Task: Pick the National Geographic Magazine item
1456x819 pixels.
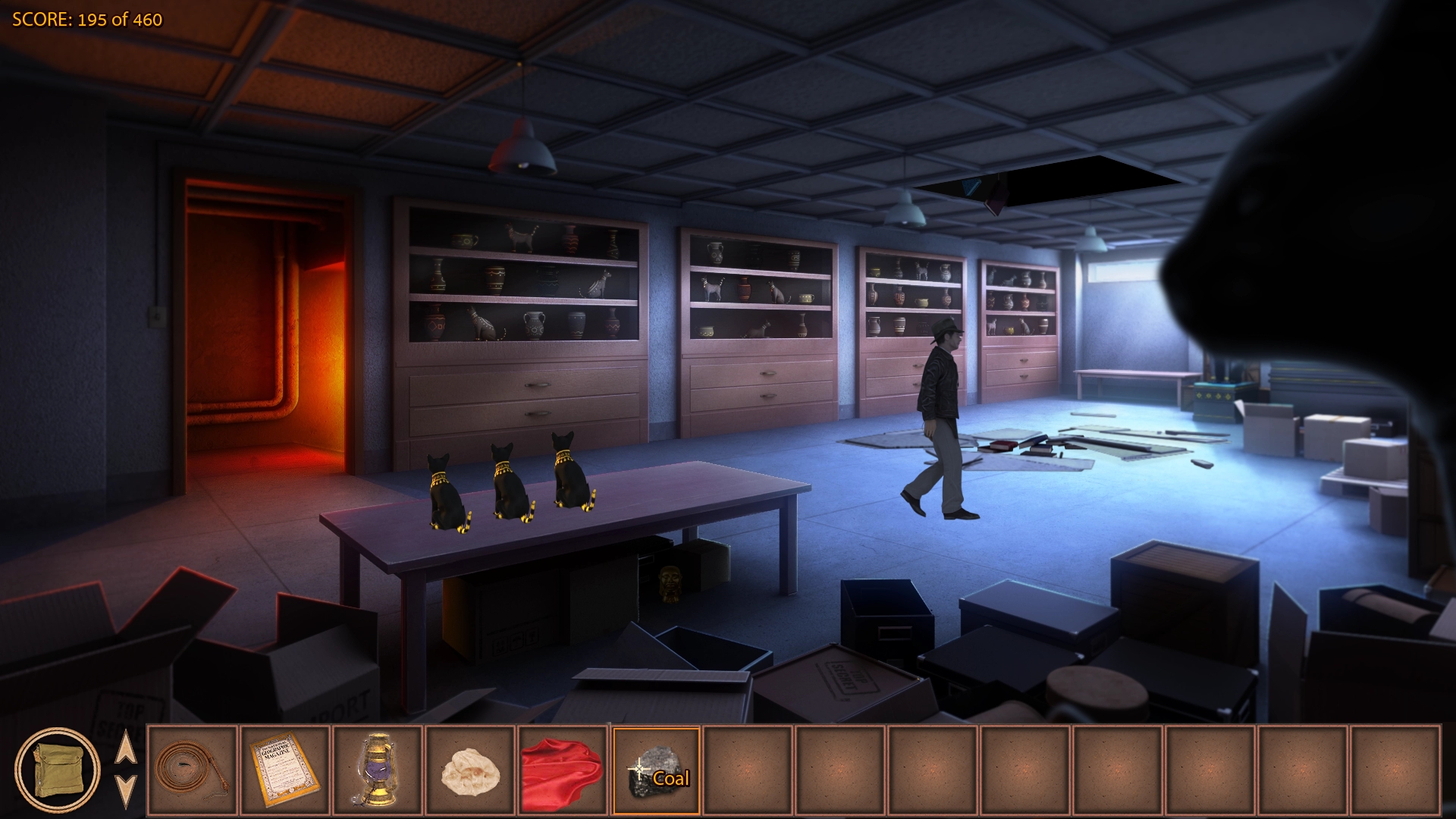Action: click(x=284, y=770)
